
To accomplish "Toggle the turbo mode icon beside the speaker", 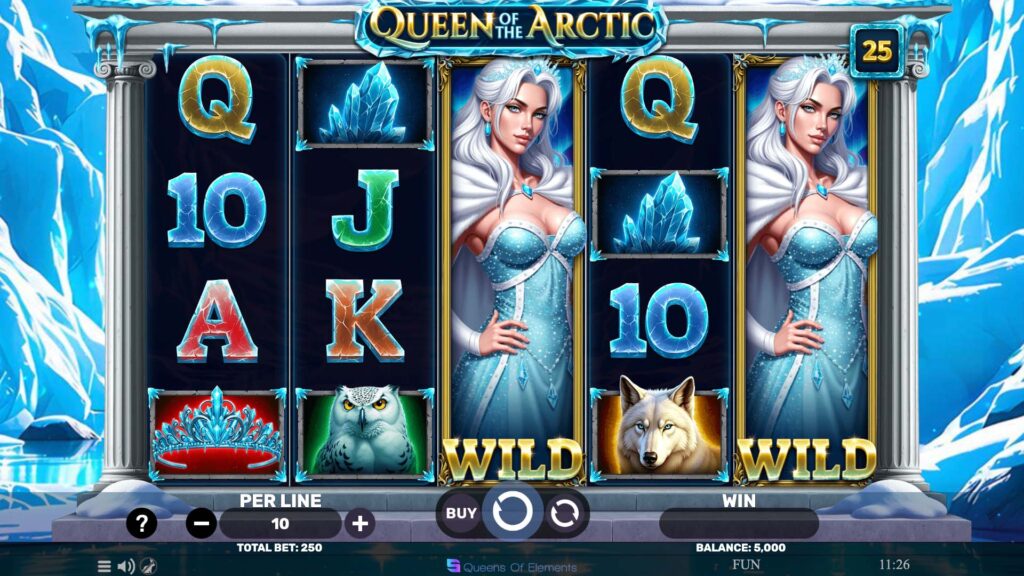I will (x=148, y=566).
